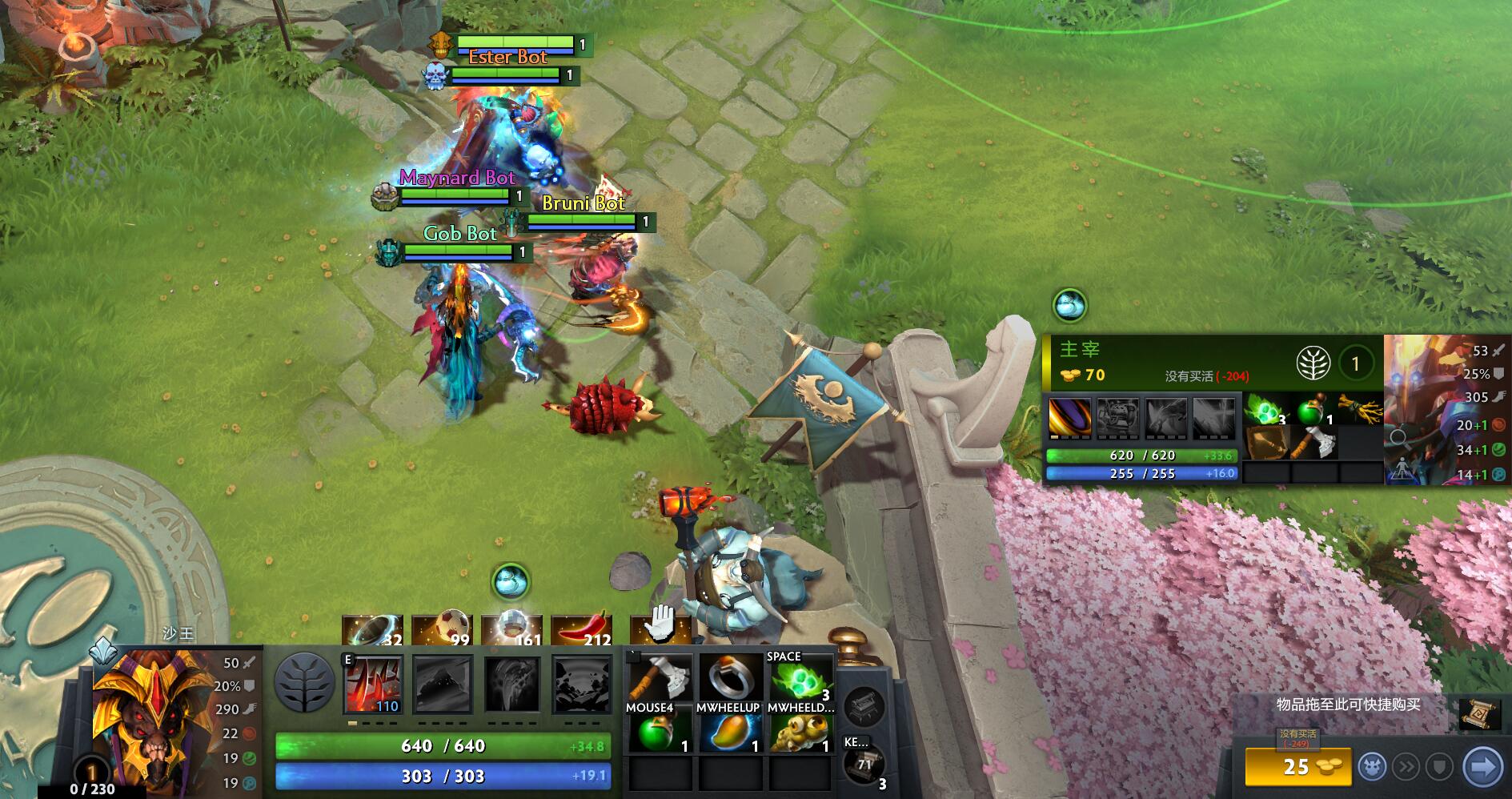Open the backpack stash button
Image resolution: width=1512 pixels, height=799 pixels.
tap(864, 705)
